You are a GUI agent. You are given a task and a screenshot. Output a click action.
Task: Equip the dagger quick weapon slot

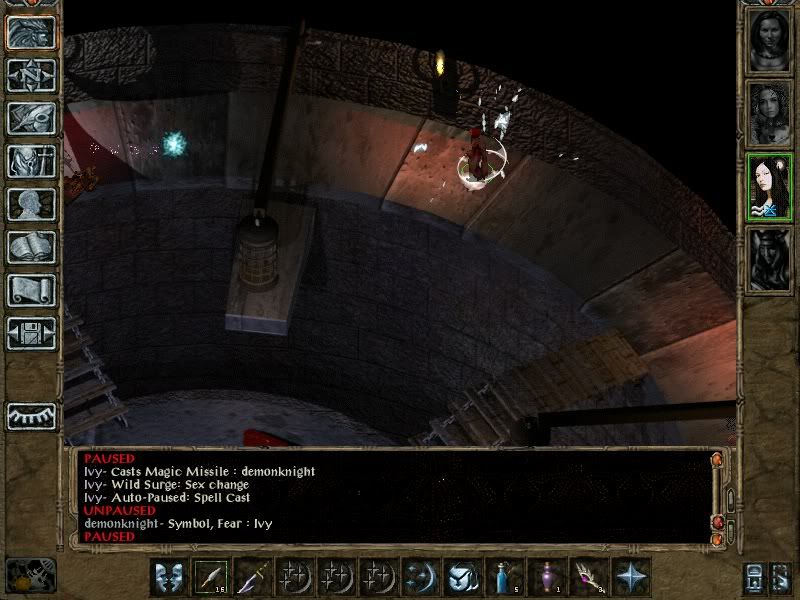pos(253,576)
